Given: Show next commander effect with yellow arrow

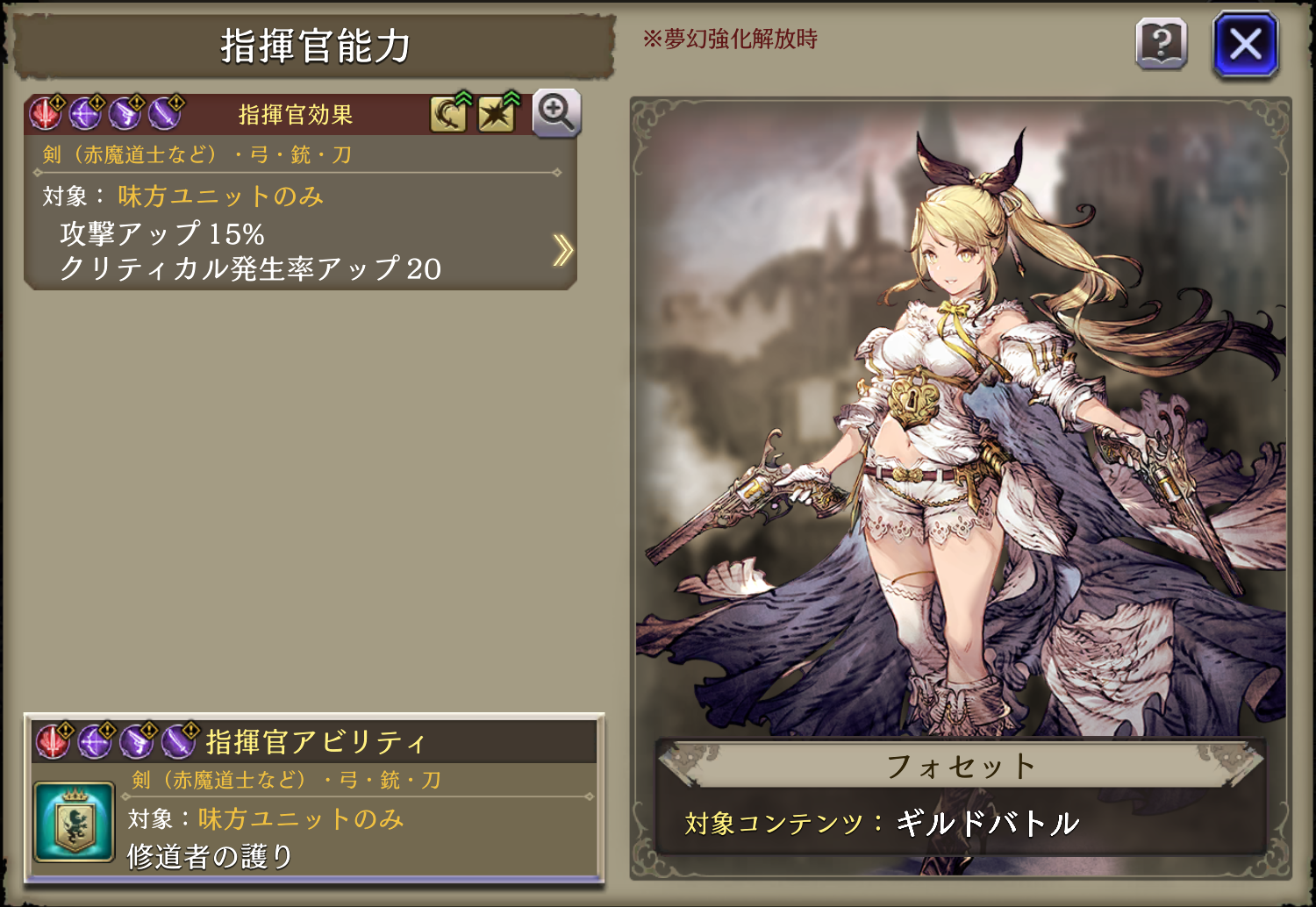Looking at the screenshot, I should click(x=562, y=250).
